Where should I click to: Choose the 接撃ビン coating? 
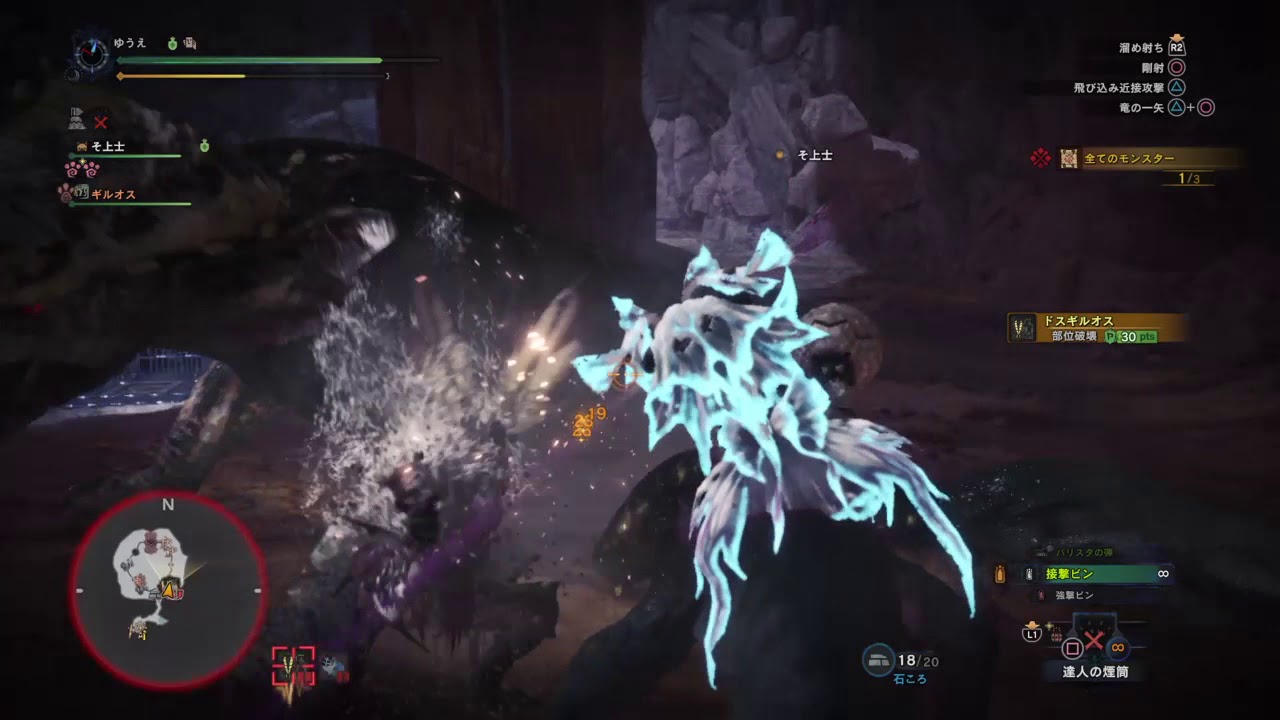1070,574
